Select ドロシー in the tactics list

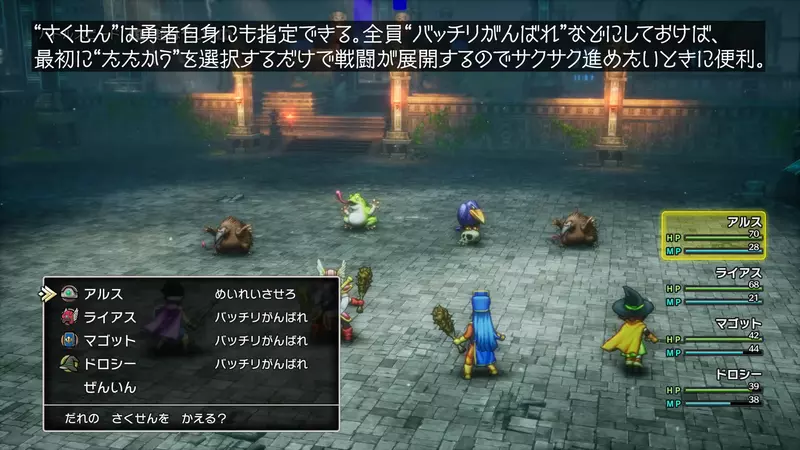[x=110, y=363]
